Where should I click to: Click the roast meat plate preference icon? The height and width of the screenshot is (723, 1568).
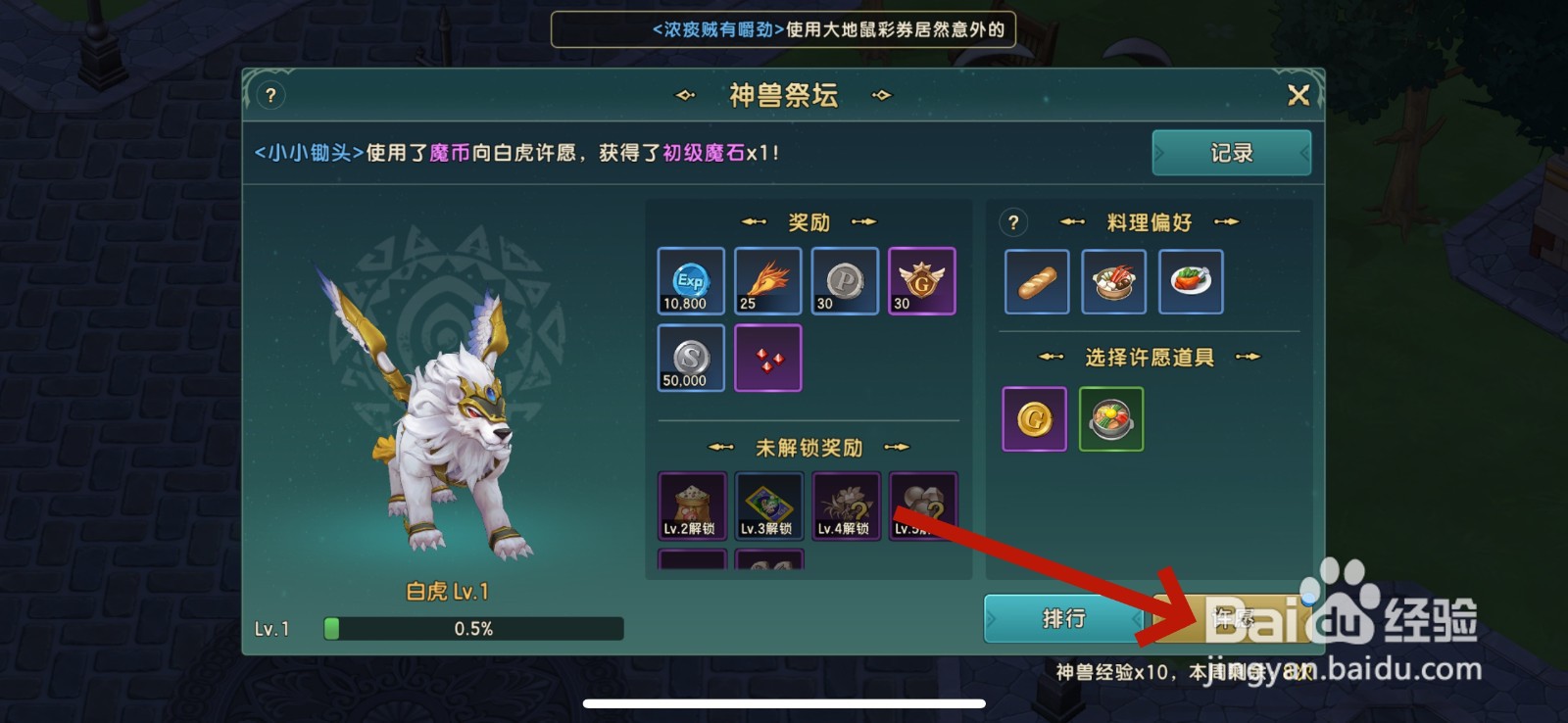(1190, 283)
